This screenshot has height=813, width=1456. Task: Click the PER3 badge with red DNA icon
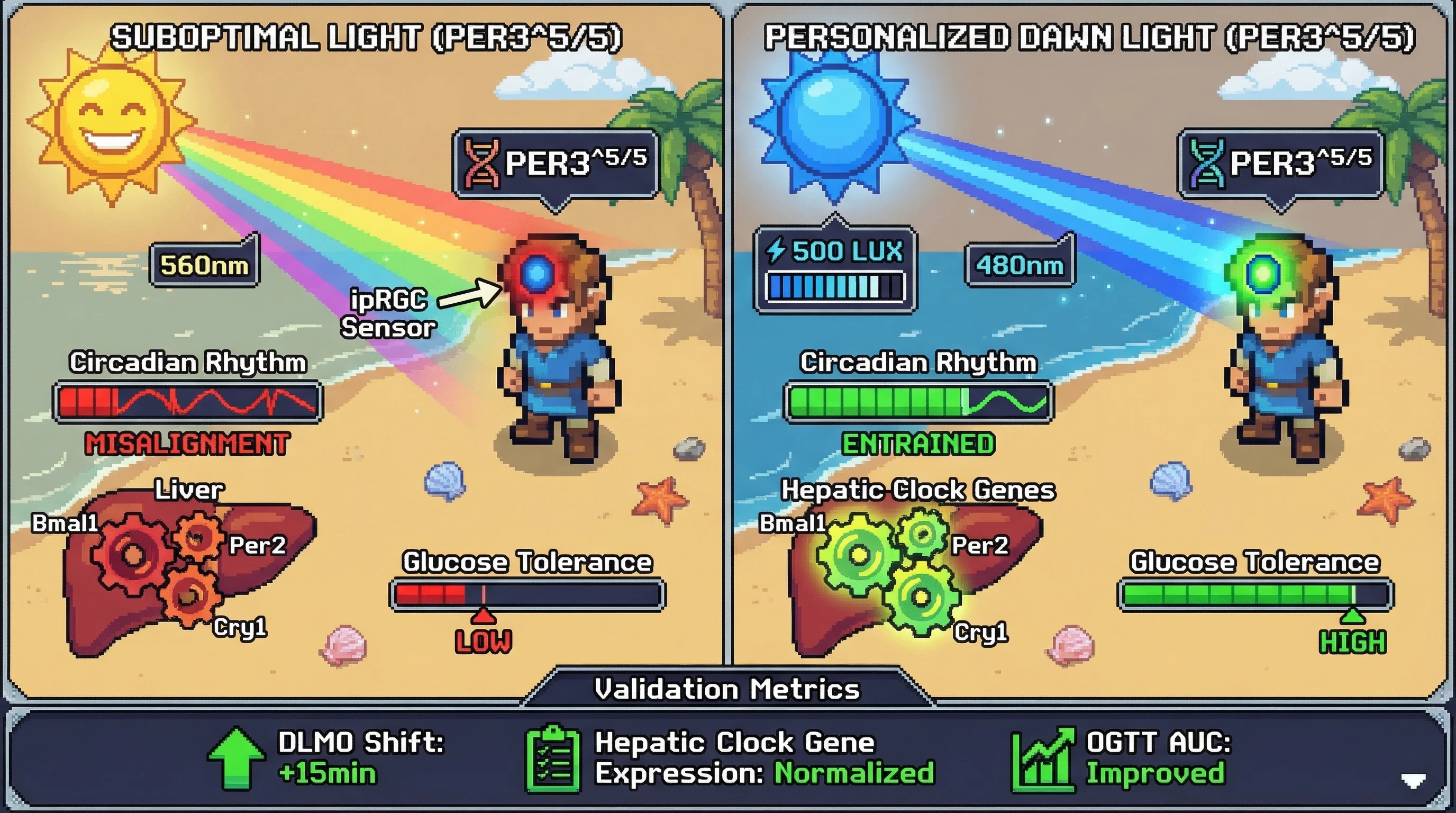point(556,164)
